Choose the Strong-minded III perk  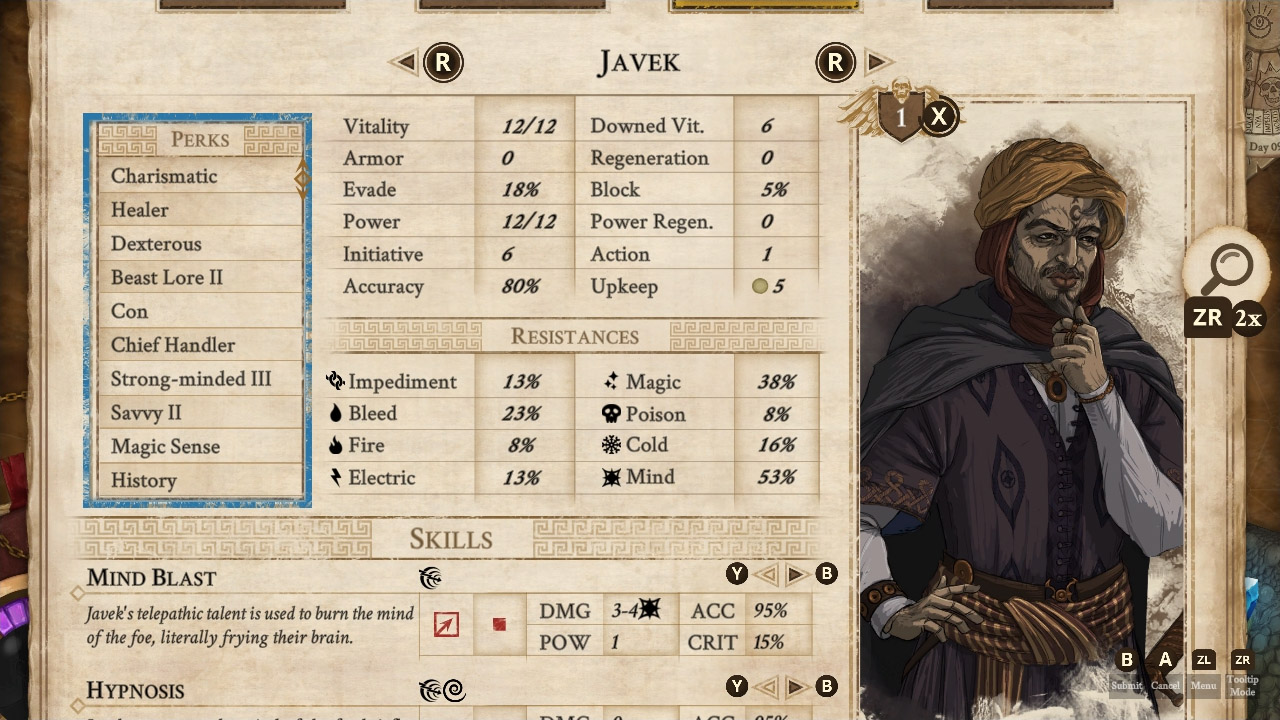click(x=191, y=379)
